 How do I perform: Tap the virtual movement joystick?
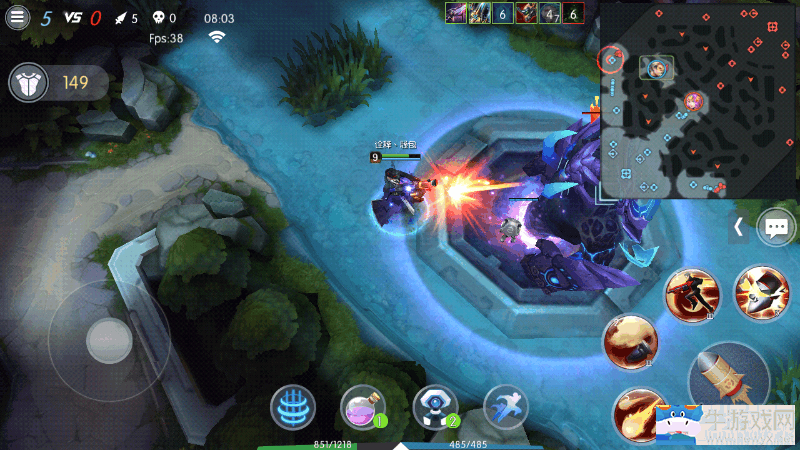click(x=109, y=341)
